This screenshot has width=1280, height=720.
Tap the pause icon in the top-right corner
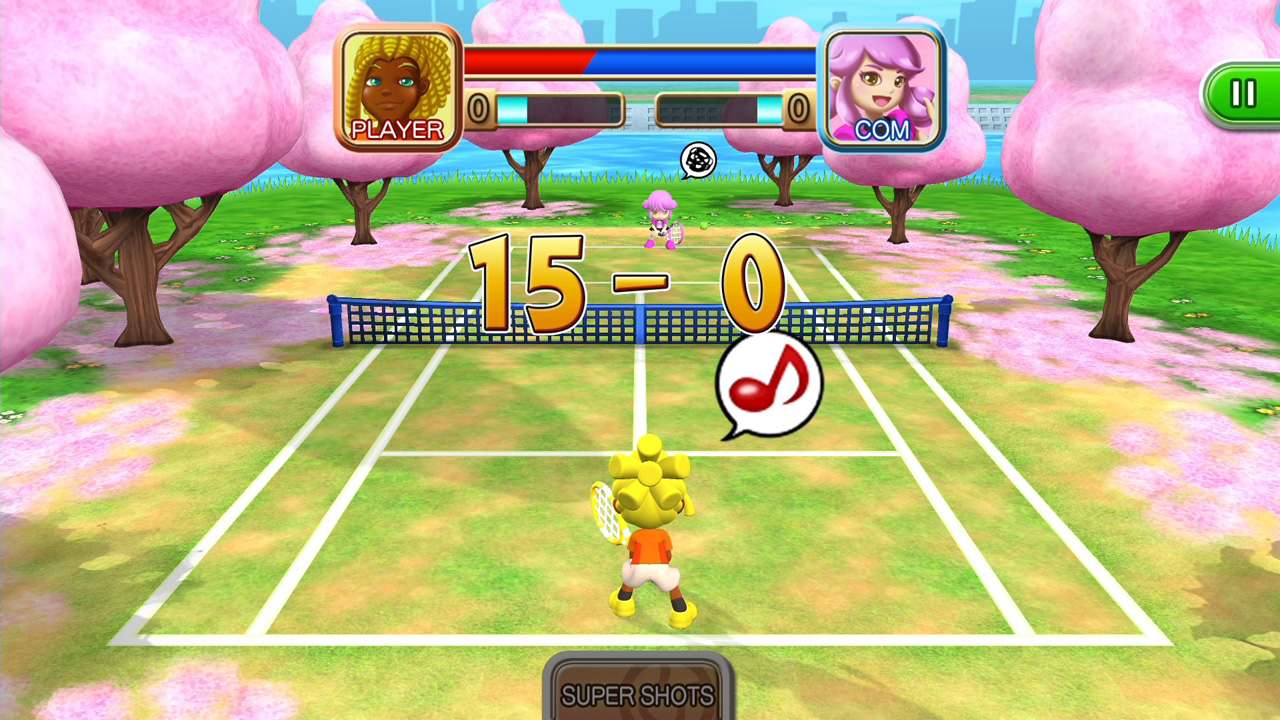pyautogui.click(x=1243, y=94)
